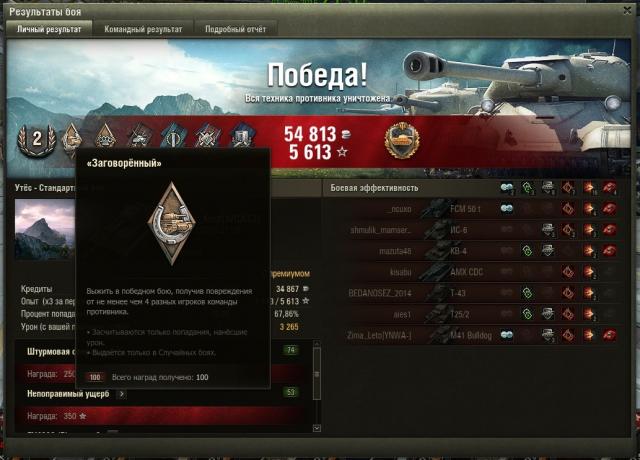Click the mission list scrollbar down arrow
Screen dimensions: 640x460
[317, 427]
